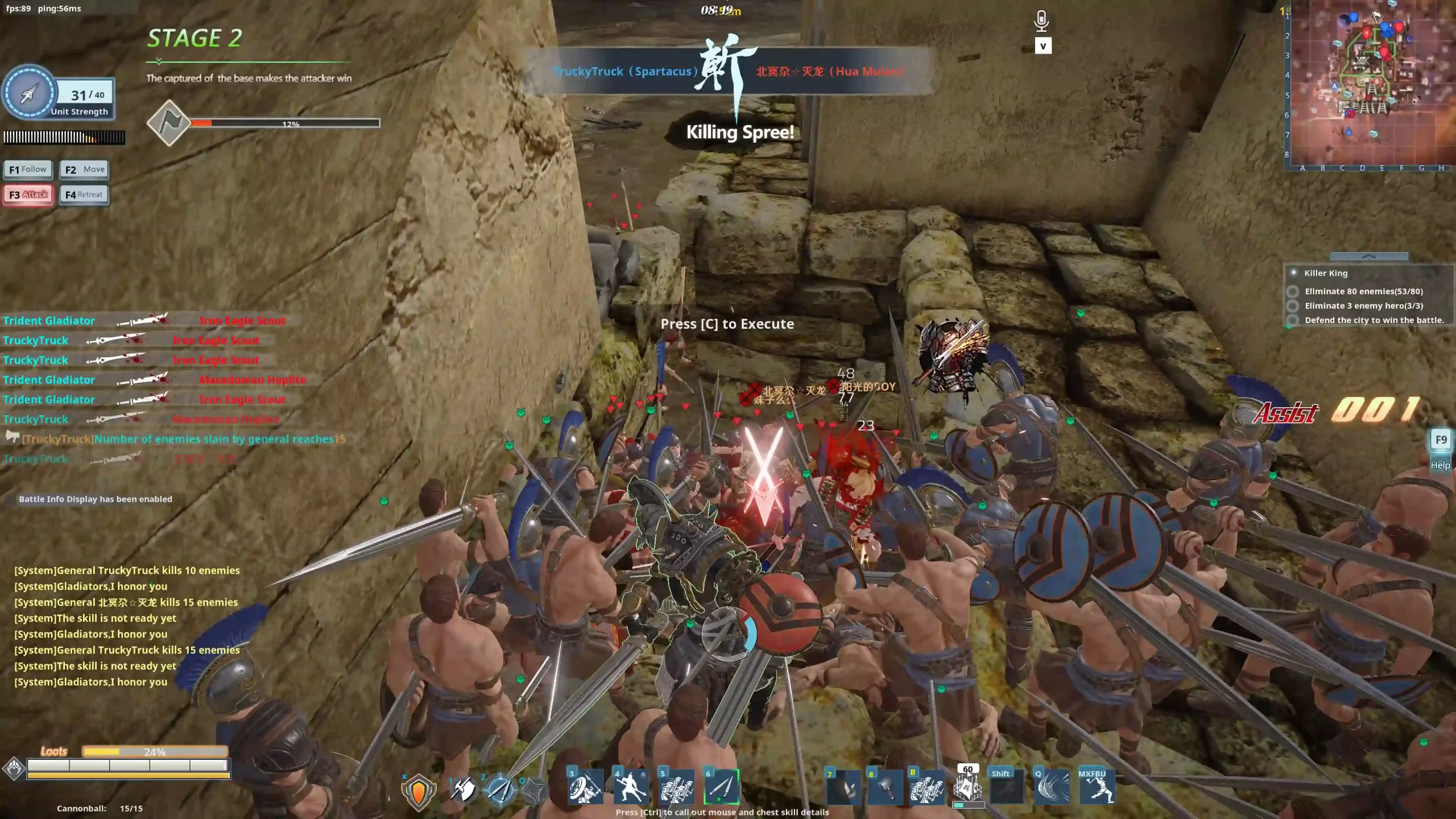1456x819 pixels.
Task: Collapse the Killer King objectives panel
Action: [1368, 257]
